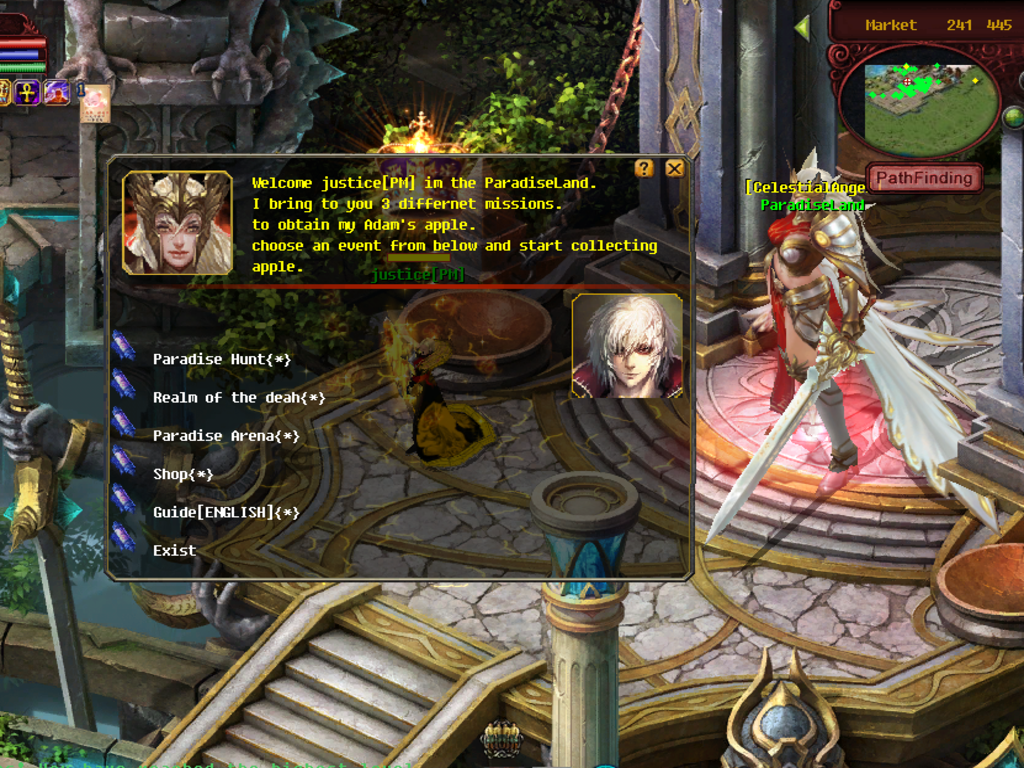
Task: Open the Market minimap
Action: (x=918, y=100)
